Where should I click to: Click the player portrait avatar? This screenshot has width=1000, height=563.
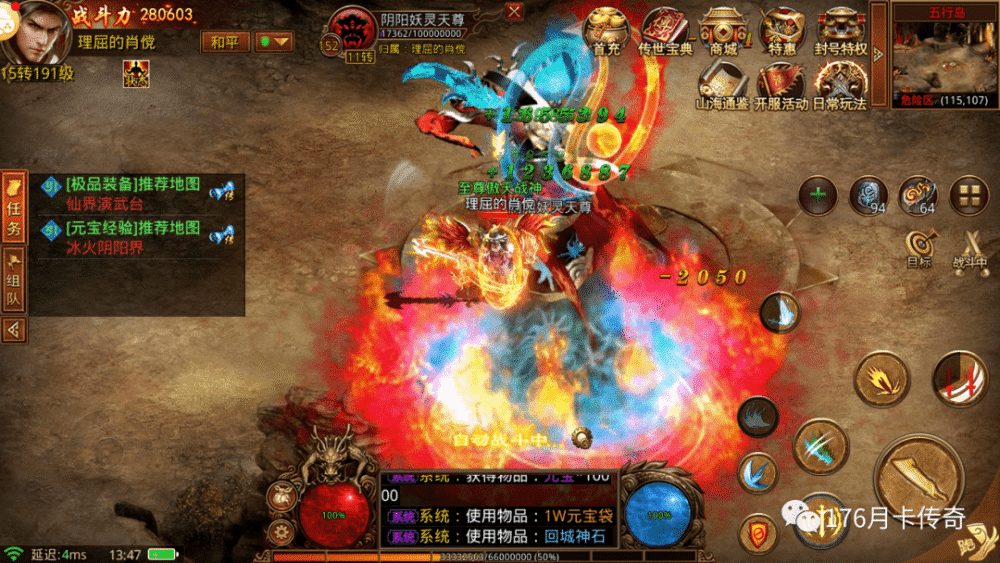[x=34, y=32]
